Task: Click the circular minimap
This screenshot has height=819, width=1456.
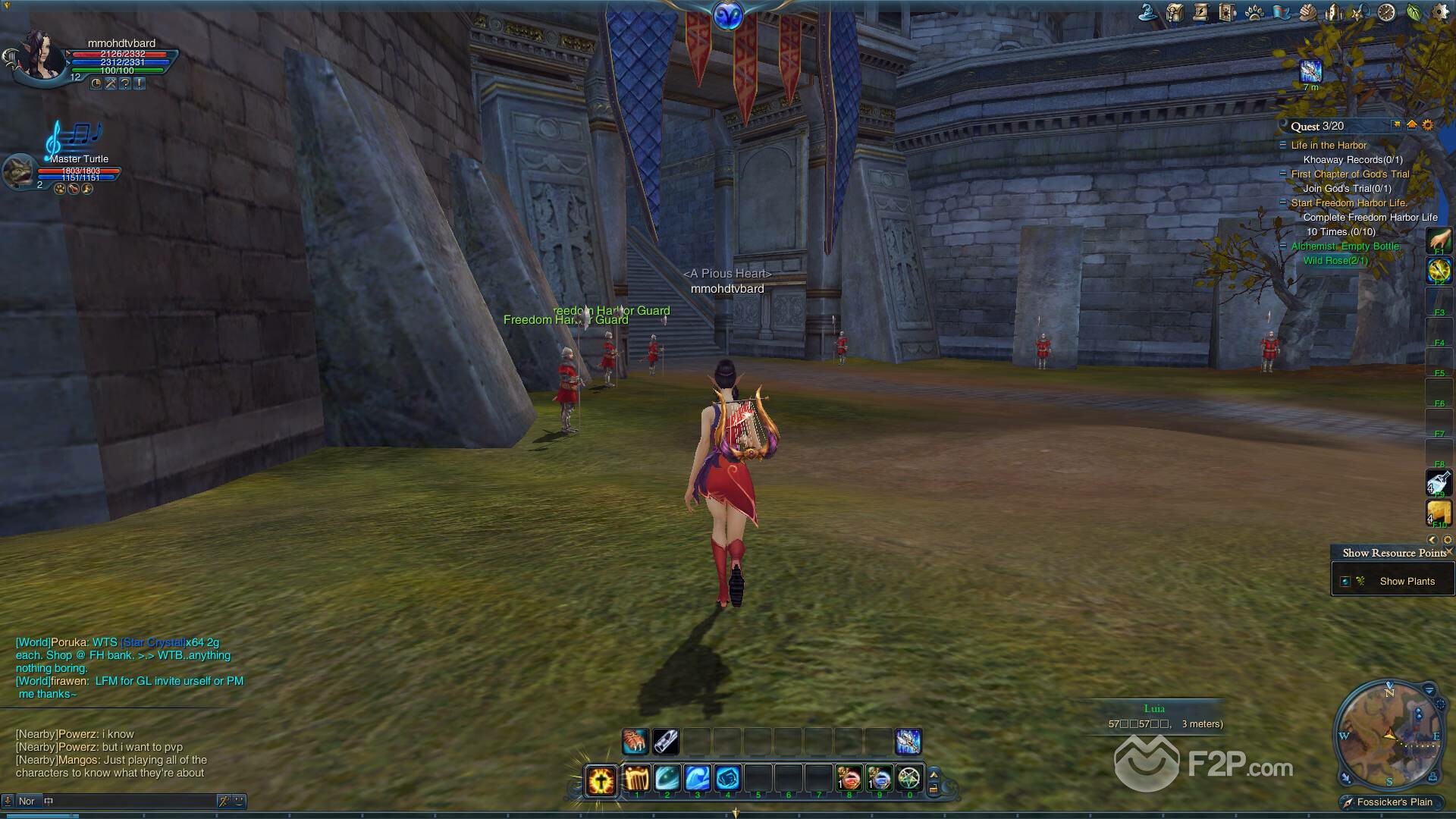Action: coord(1388,736)
